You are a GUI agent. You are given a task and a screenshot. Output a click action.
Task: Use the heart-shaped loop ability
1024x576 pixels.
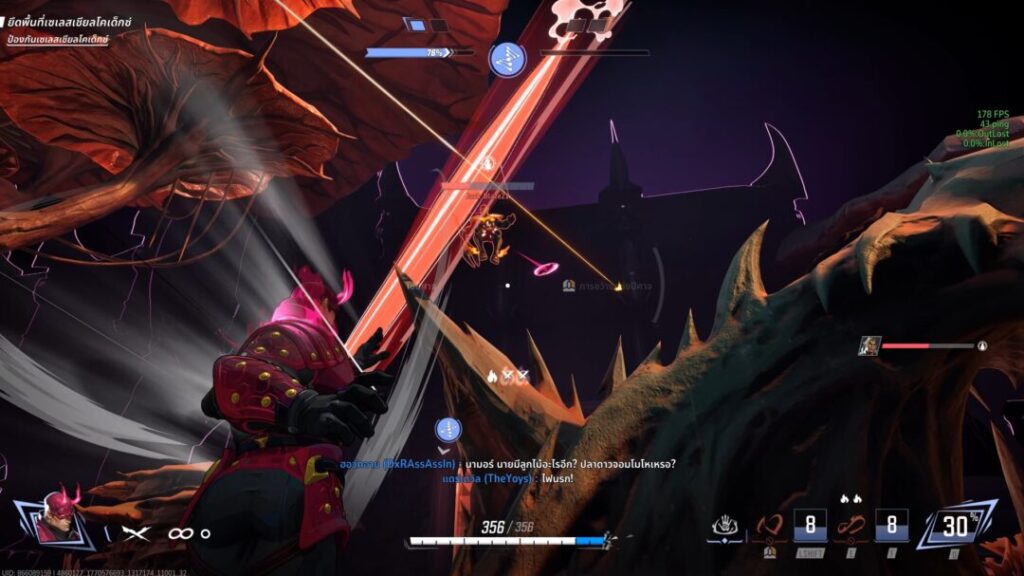point(770,525)
